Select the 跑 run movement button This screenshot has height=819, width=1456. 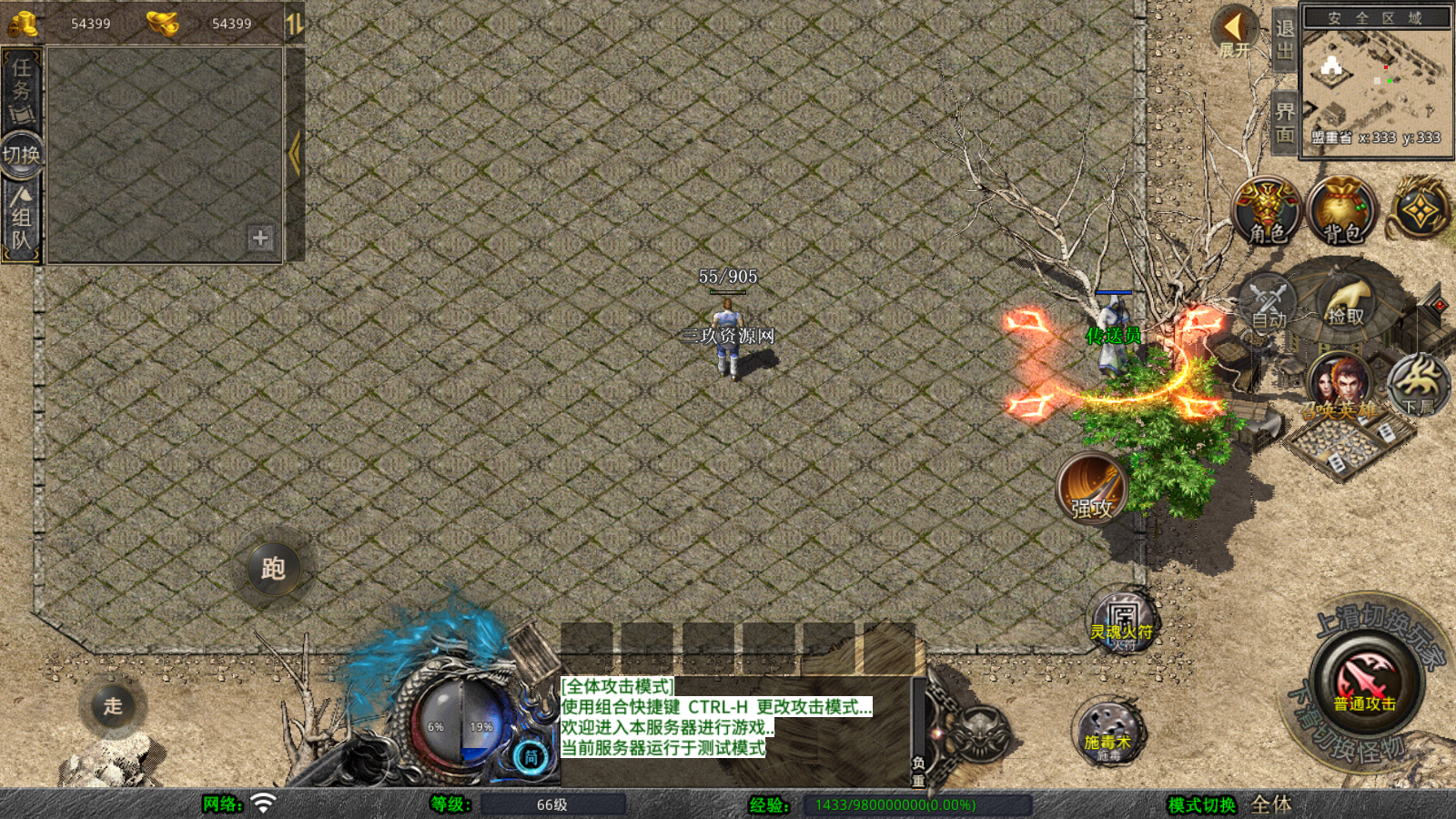pyautogui.click(x=273, y=569)
